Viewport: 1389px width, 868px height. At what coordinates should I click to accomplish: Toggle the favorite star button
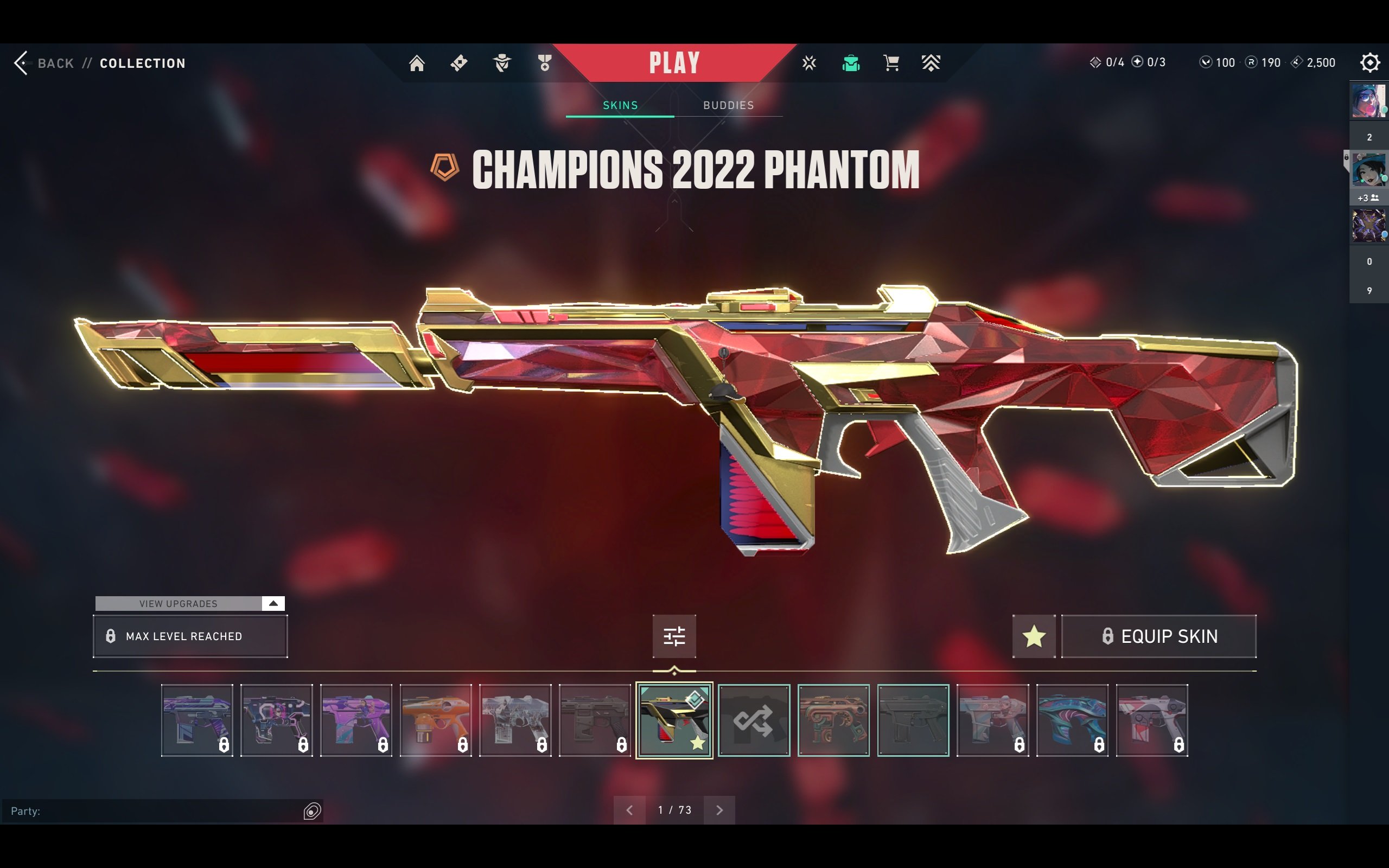click(x=1034, y=636)
